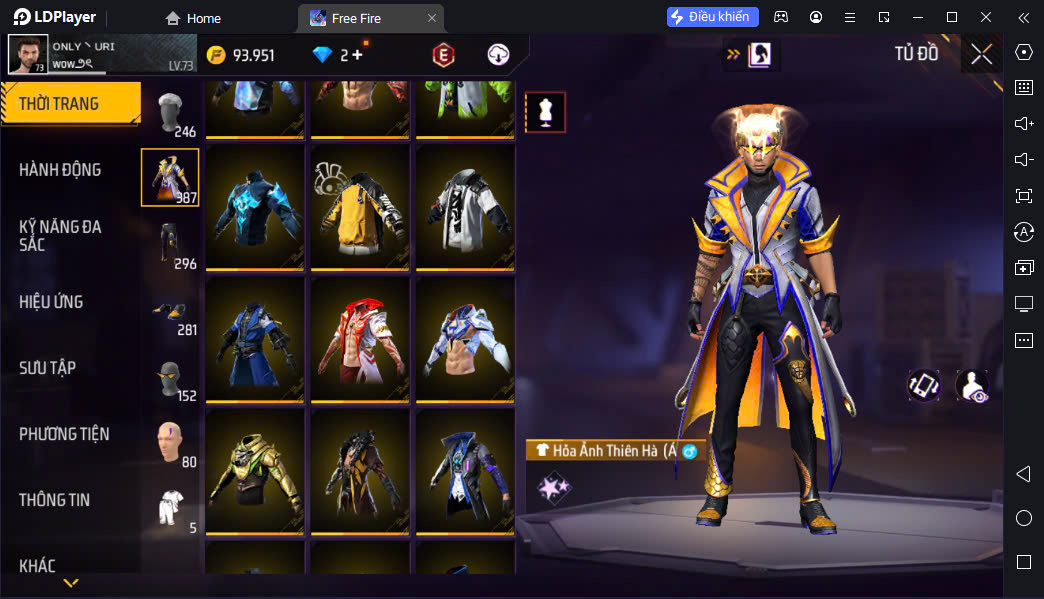This screenshot has width=1044, height=599.
Task: Close the wardrobe with the X button
Action: tap(981, 54)
